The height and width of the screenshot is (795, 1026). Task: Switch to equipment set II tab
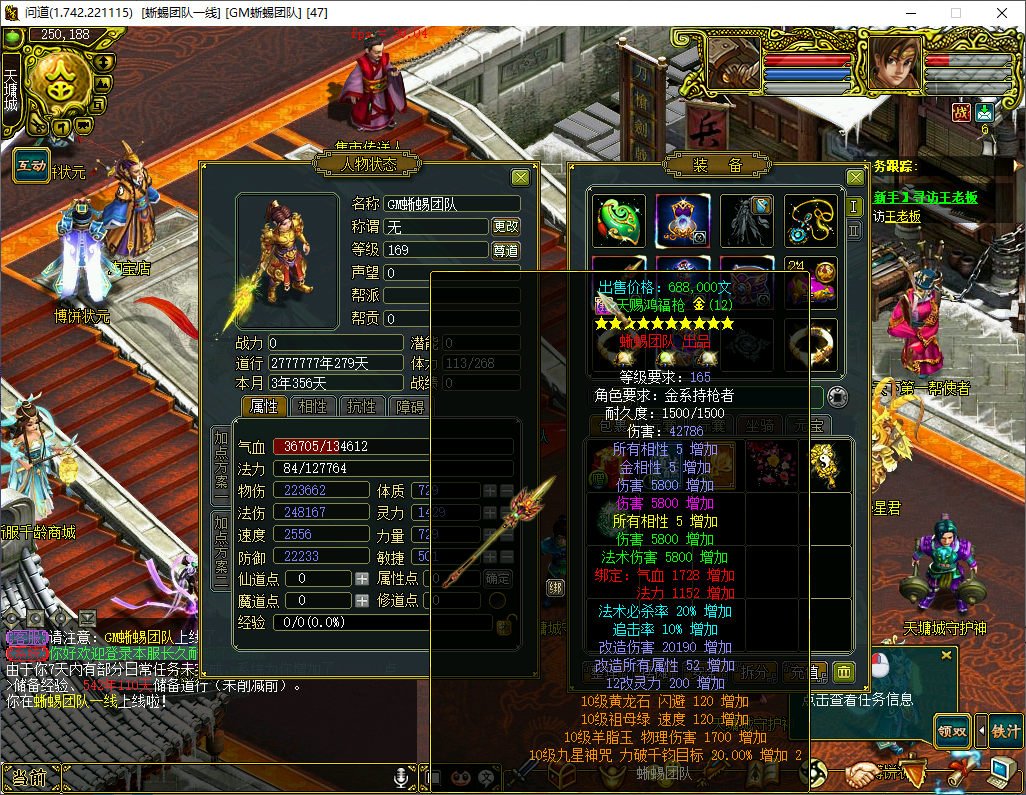854,231
